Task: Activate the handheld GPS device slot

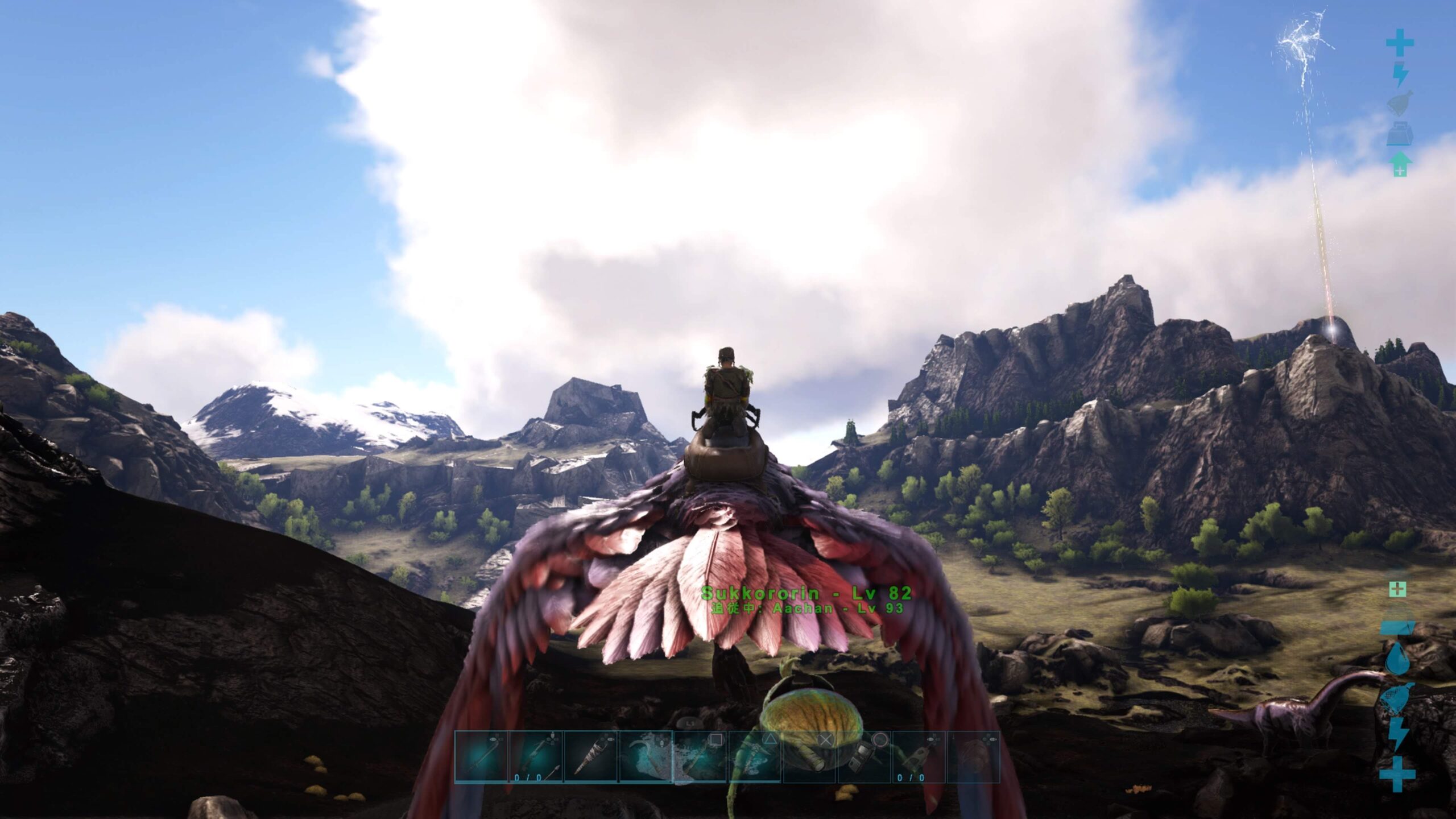Action: coord(863,757)
